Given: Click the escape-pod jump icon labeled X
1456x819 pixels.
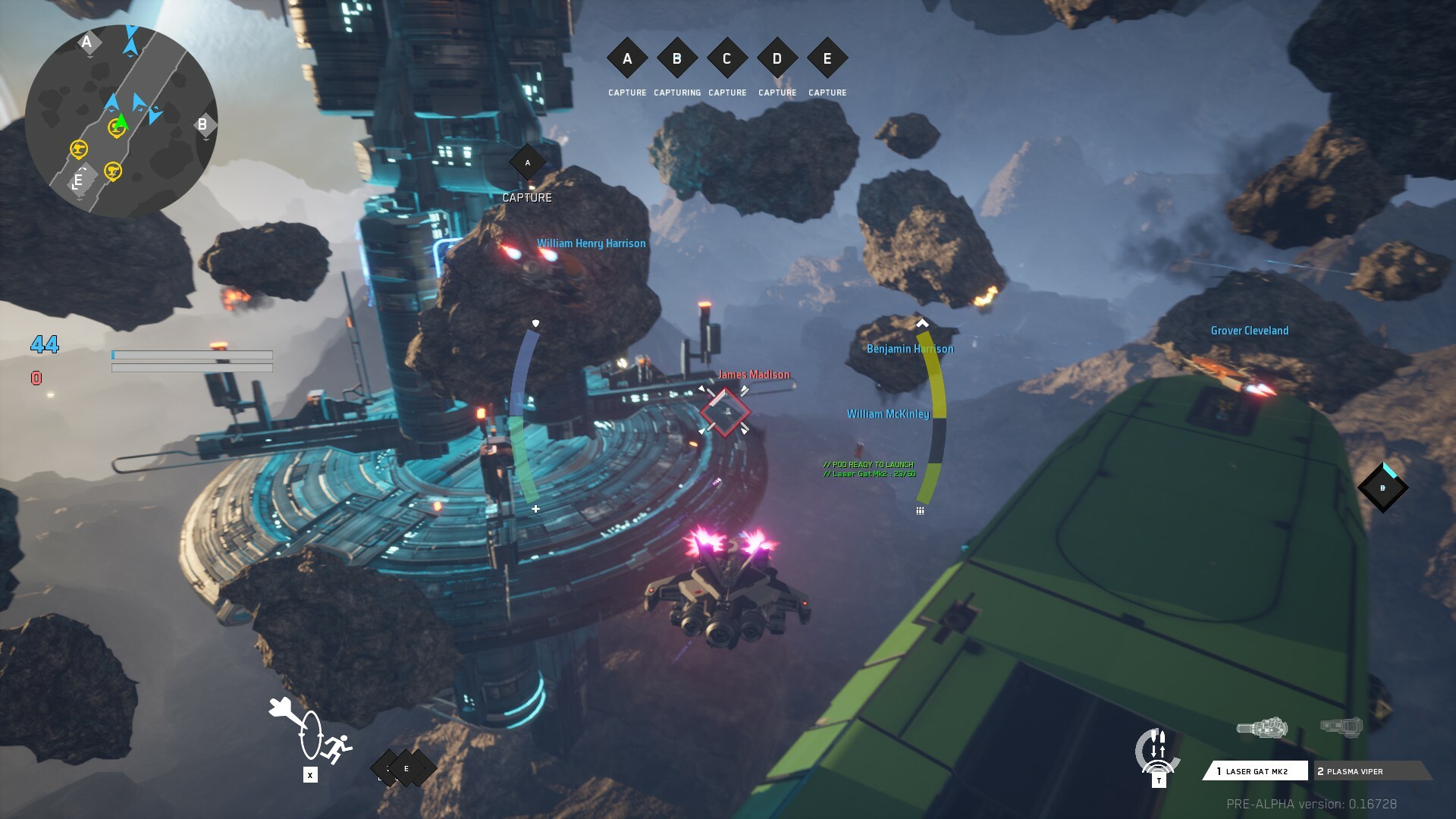Looking at the screenshot, I should click(310, 774).
